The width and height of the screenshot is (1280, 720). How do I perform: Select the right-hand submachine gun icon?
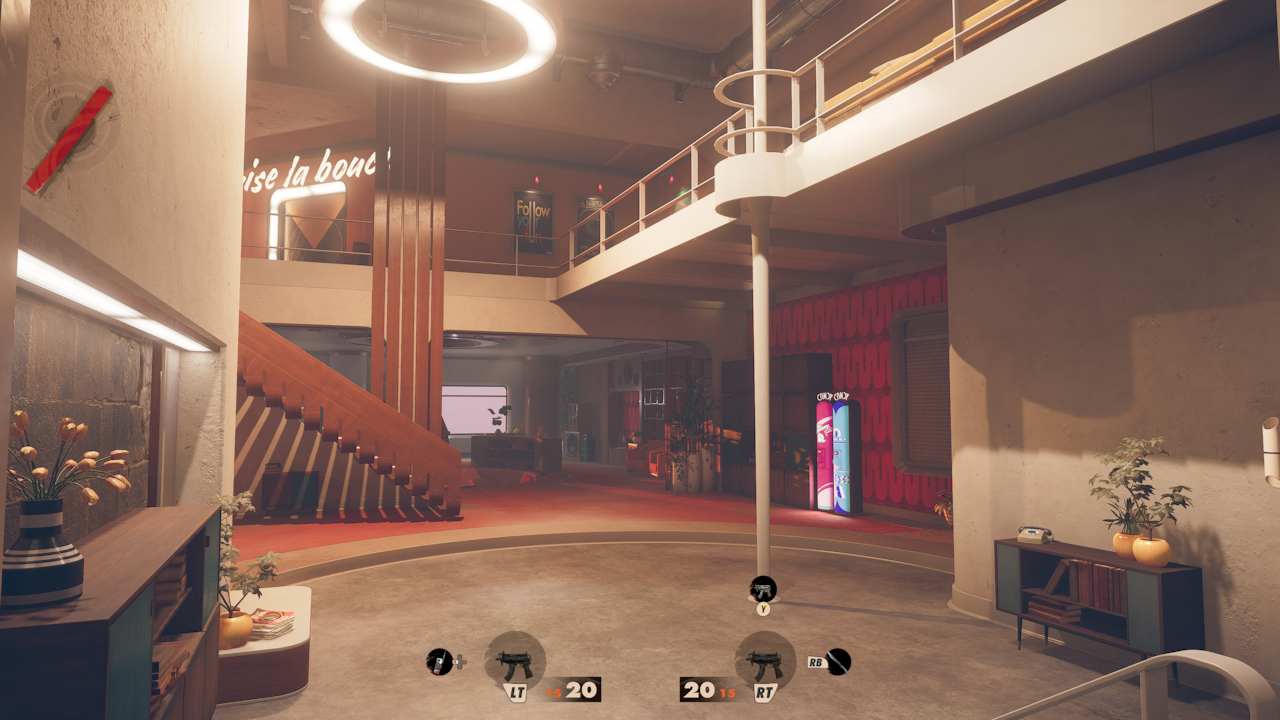[765, 661]
